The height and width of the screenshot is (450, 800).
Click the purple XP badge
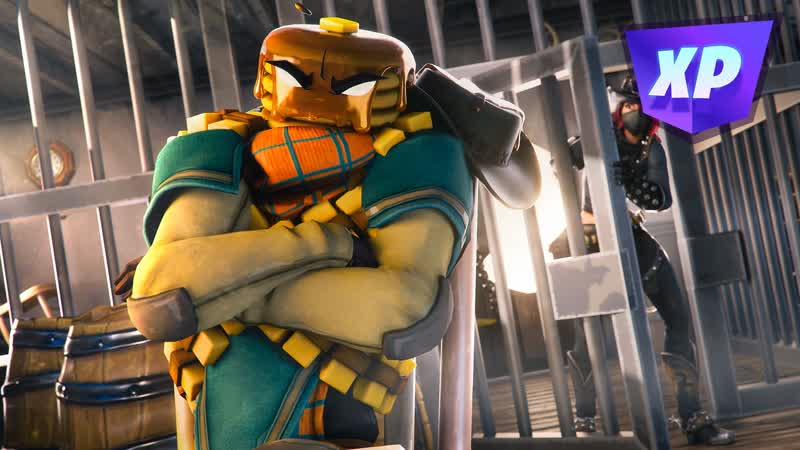pos(697,73)
